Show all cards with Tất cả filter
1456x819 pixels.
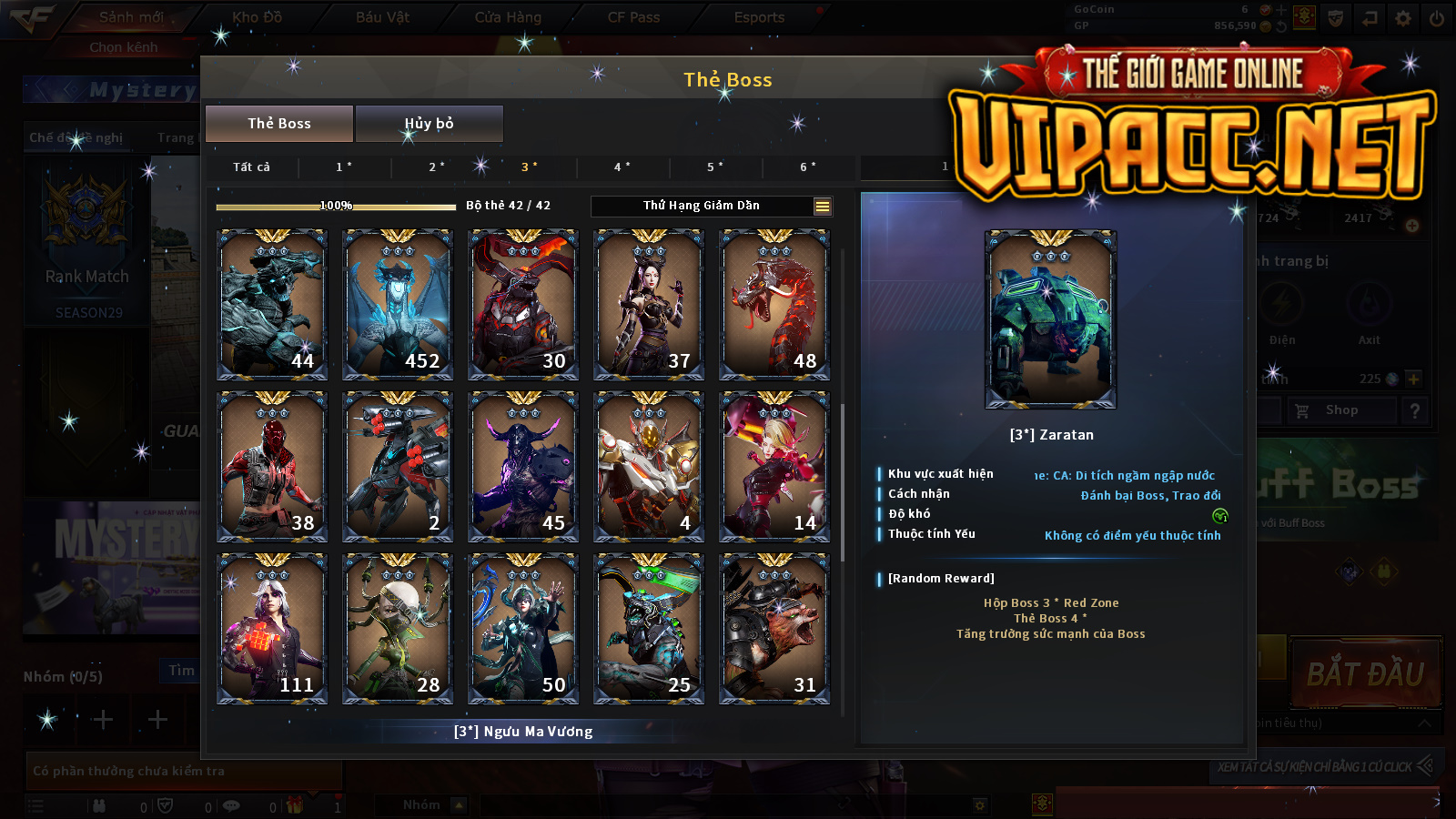click(251, 167)
